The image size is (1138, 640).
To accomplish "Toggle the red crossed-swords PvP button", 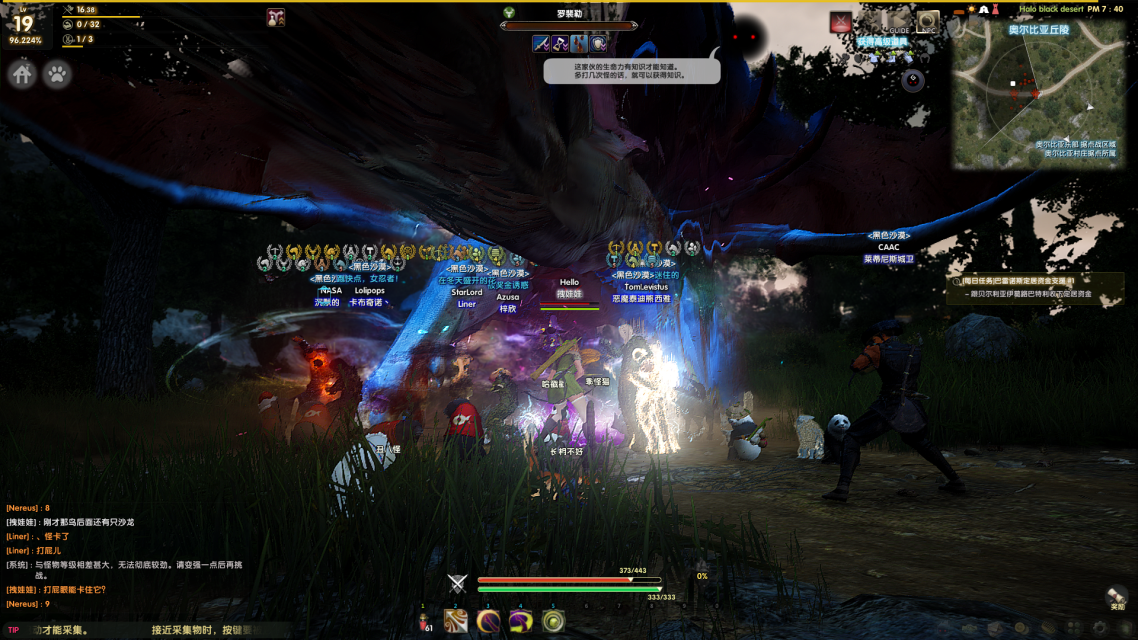I will coord(841,22).
